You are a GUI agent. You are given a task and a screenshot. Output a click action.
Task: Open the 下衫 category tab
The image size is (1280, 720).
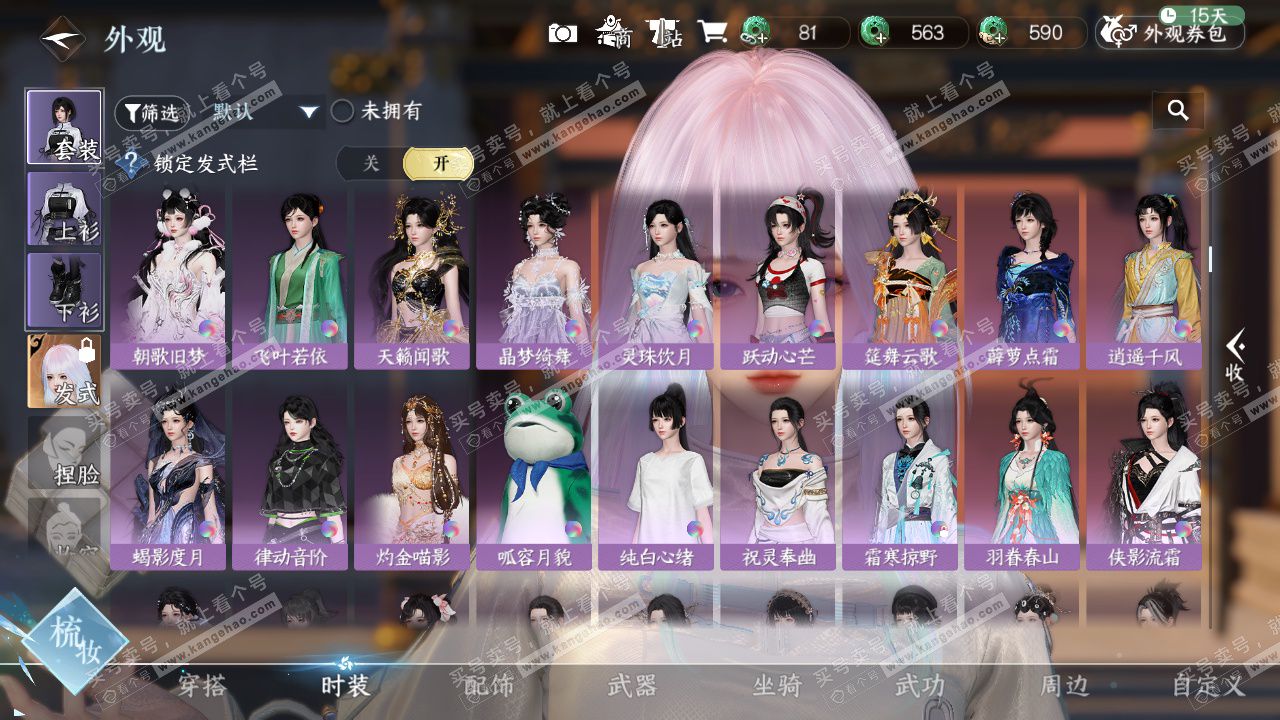point(64,290)
